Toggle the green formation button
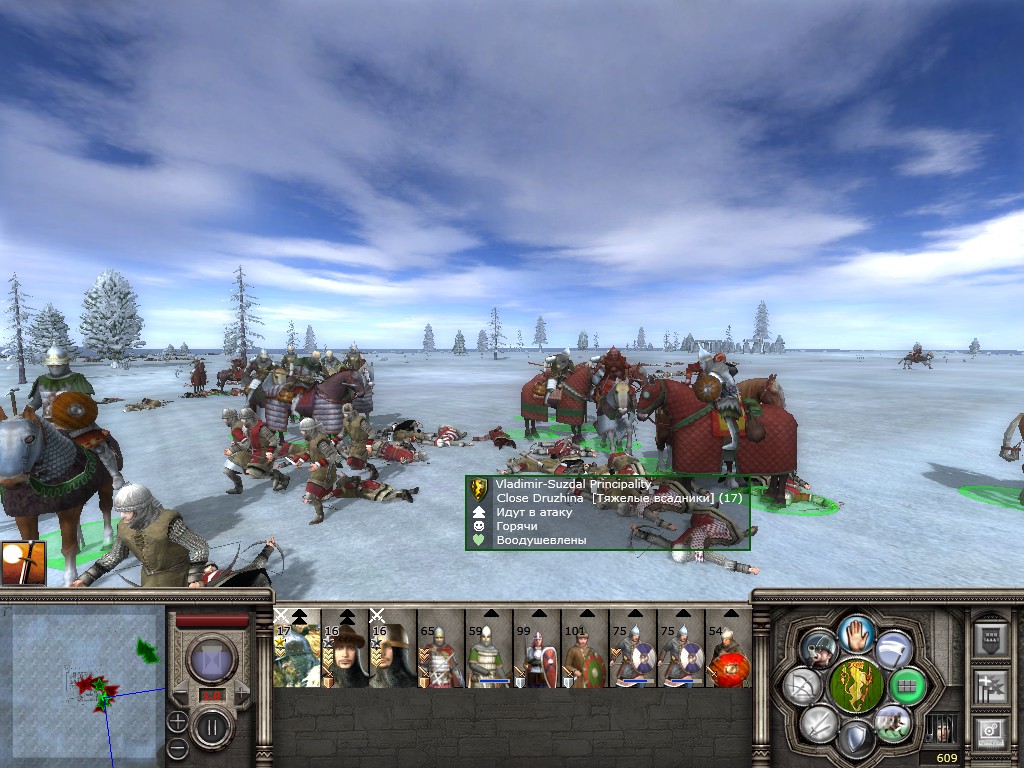1024x768 pixels. click(907, 686)
